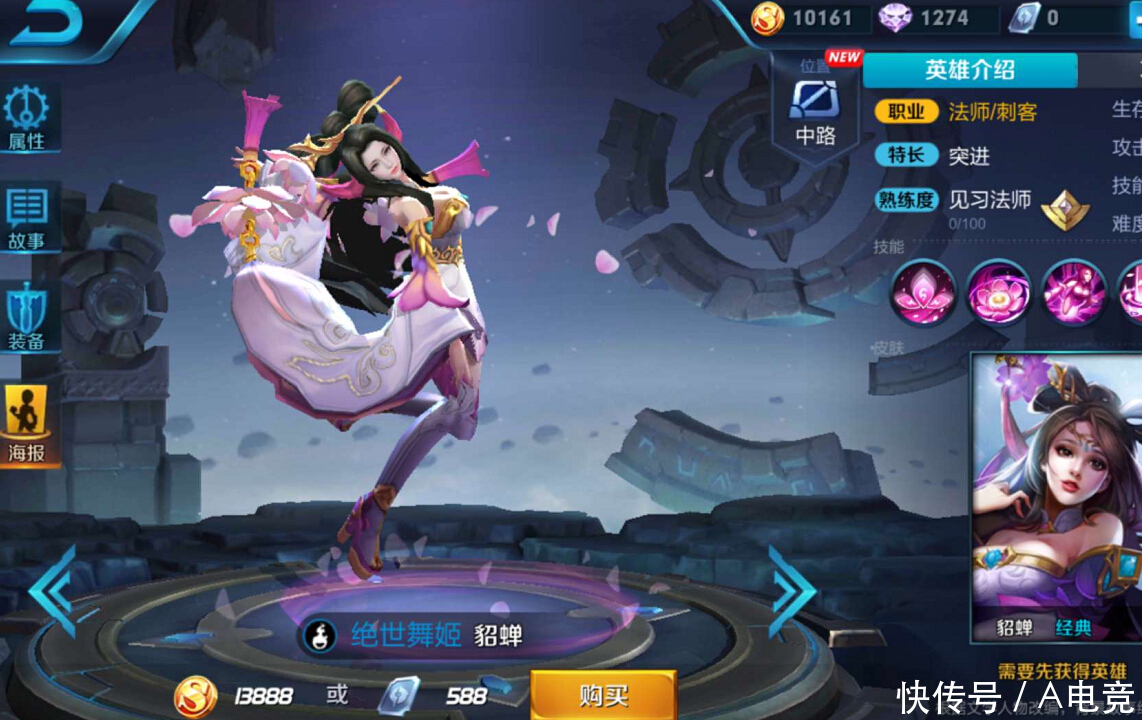Open the 中路 mid lane position badge
1142x720 pixels.
tap(815, 110)
